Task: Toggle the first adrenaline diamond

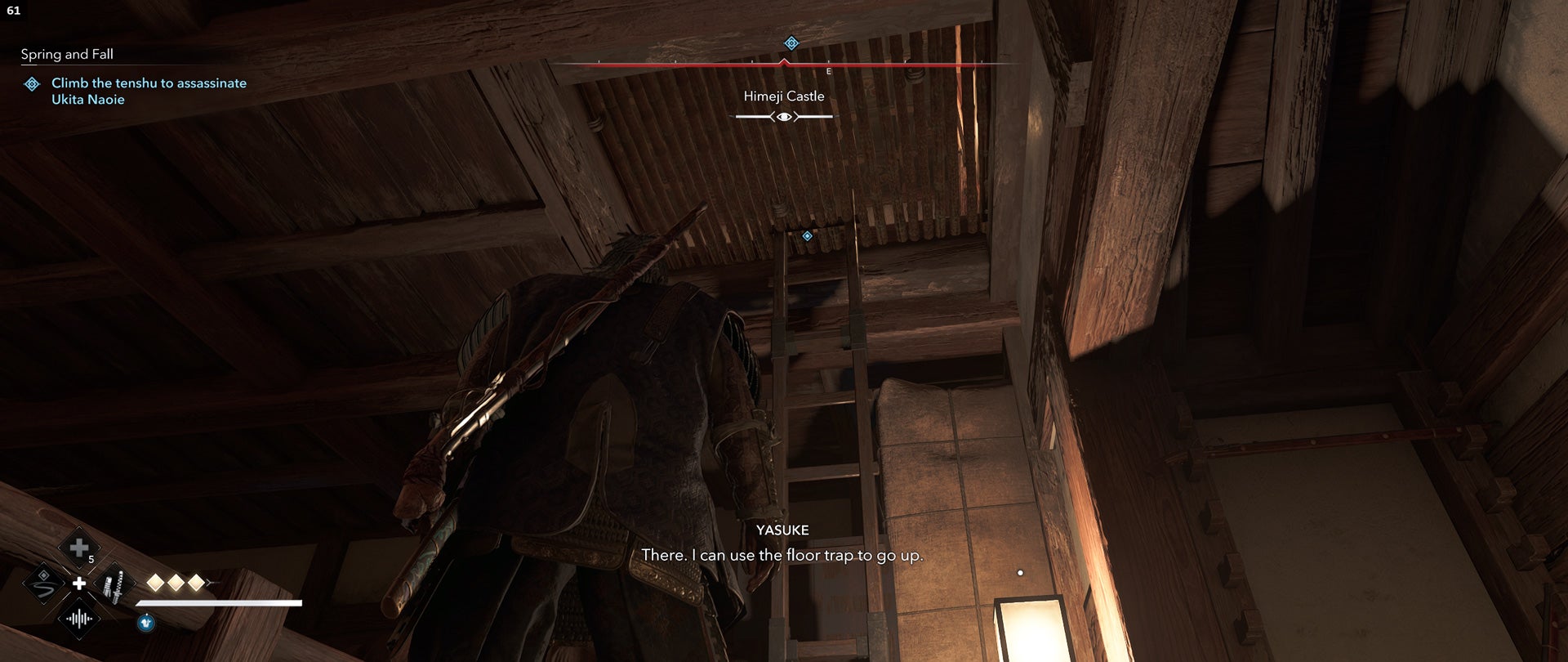Action: [x=156, y=583]
